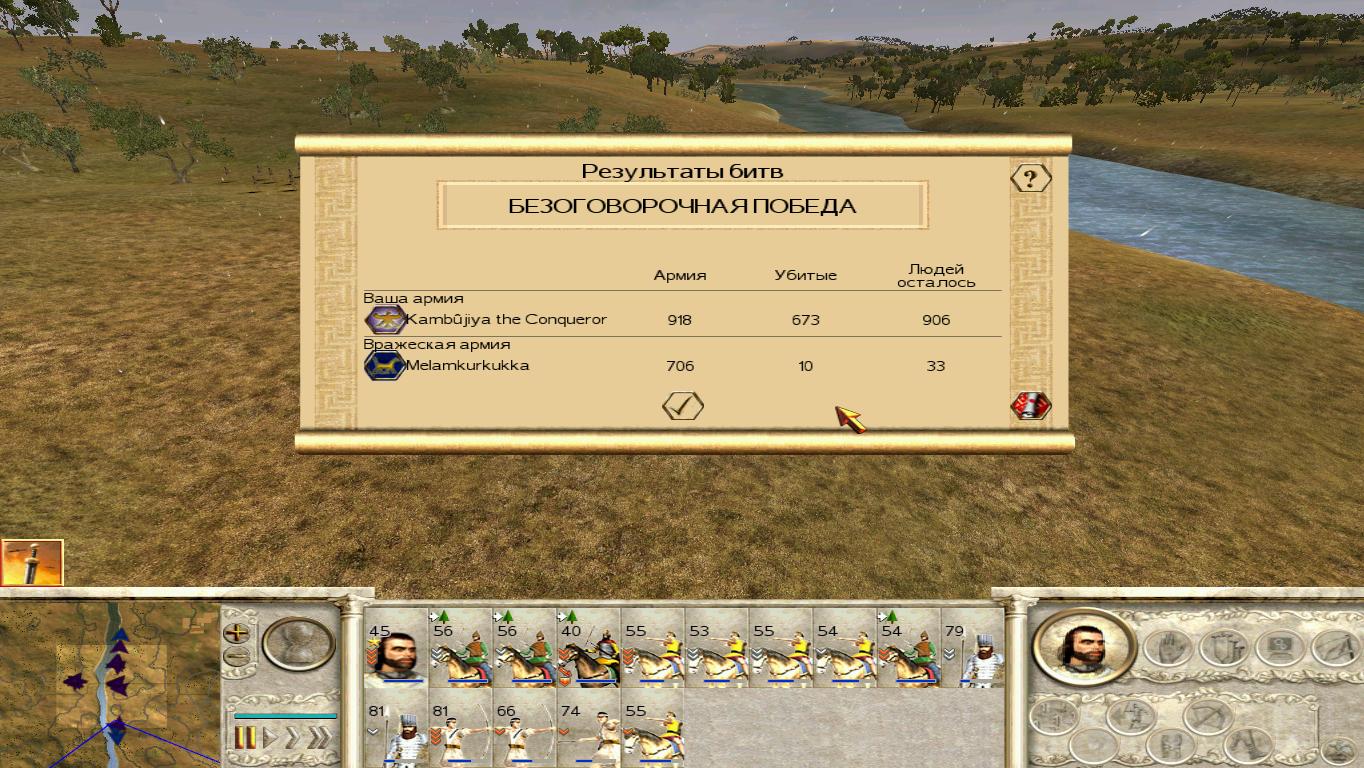Zoom out the minimap with minus button

tap(237, 657)
